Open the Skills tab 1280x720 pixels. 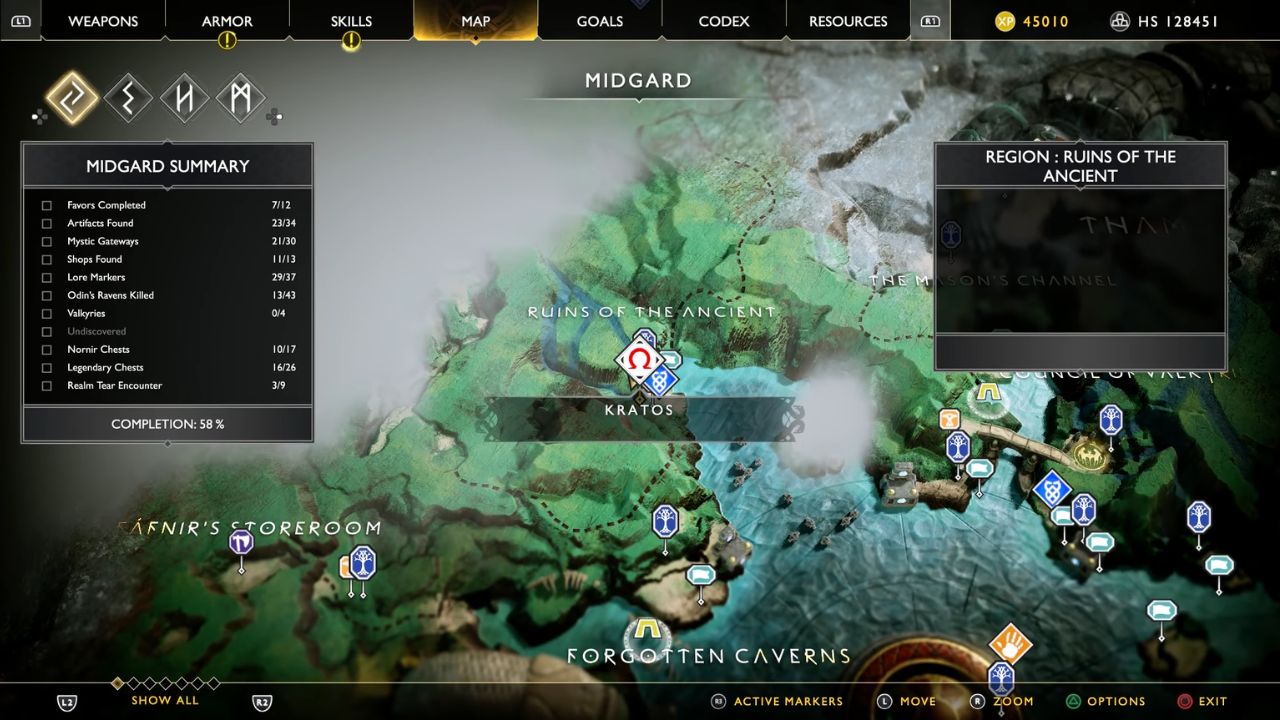[351, 21]
